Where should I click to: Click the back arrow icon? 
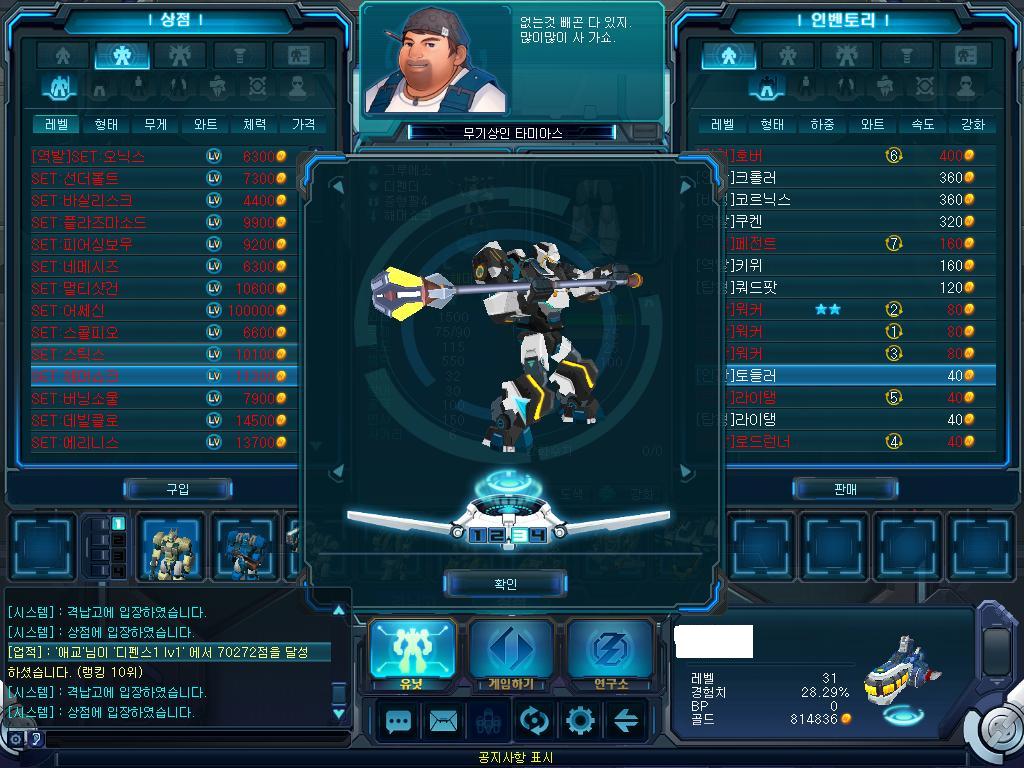tap(626, 721)
